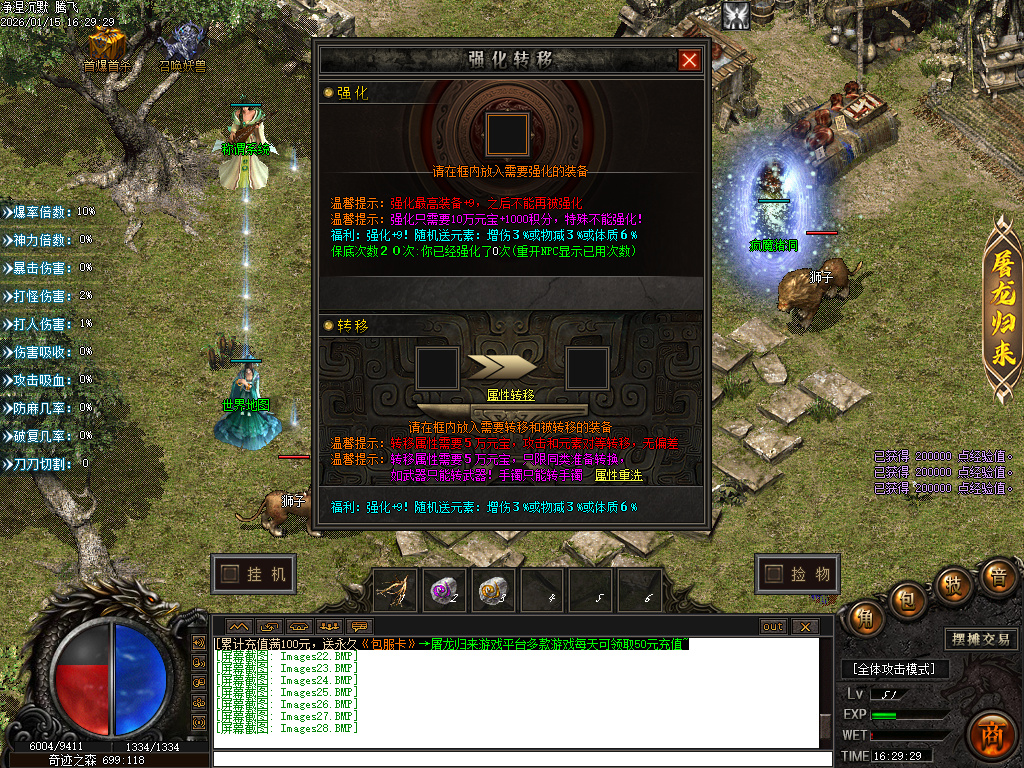Image resolution: width=1024 pixels, height=768 pixels.
Task: Click the chat window's out button
Action: [773, 627]
